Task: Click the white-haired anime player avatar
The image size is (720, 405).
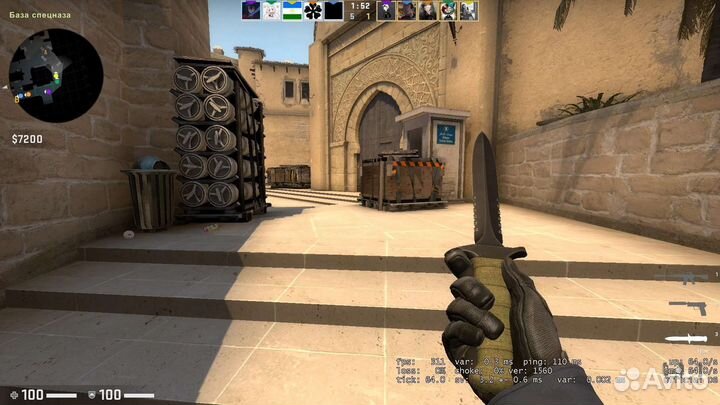Action: (x=270, y=11)
